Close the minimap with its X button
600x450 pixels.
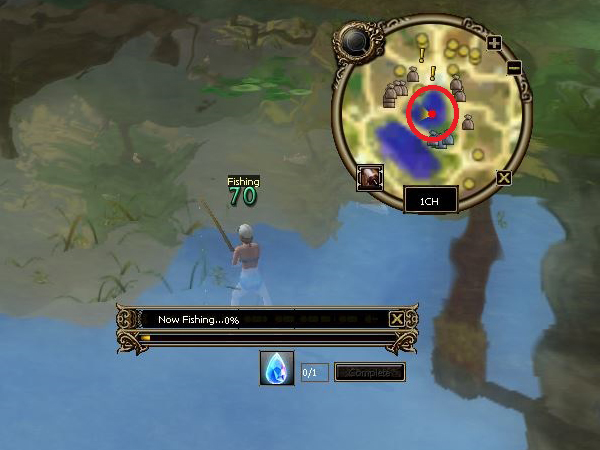(x=504, y=178)
